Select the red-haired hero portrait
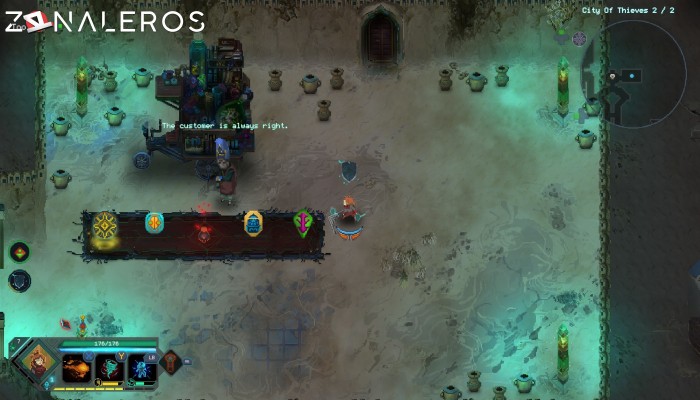The image size is (700, 400). point(38,363)
